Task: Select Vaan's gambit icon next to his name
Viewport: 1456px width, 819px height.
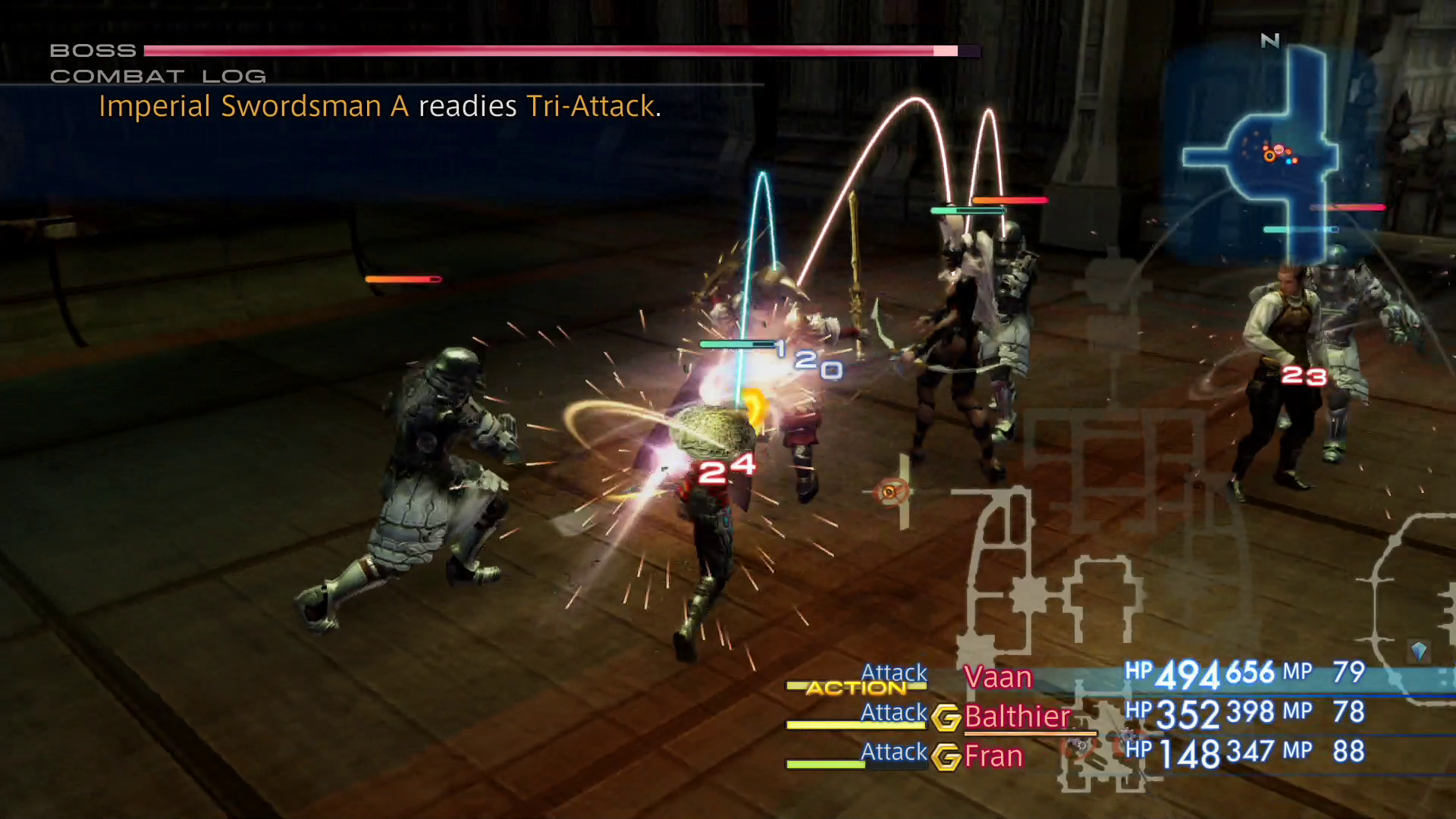Action: (946, 677)
